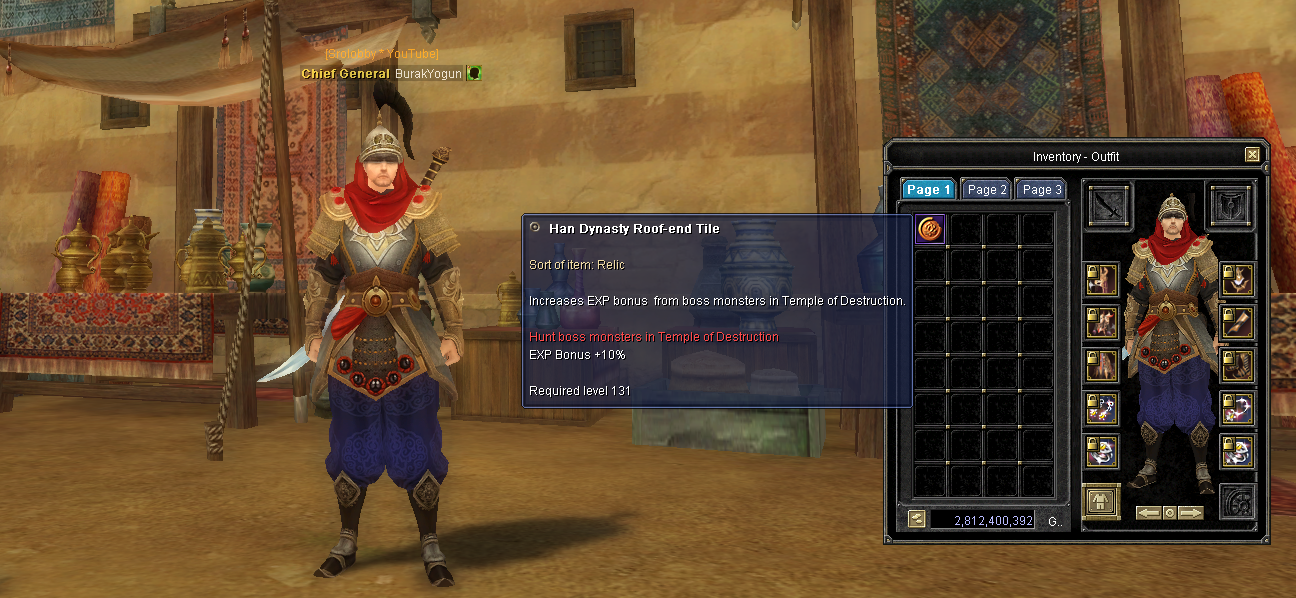Show inventory Page 3
Screen dimensions: 1296x598
pos(1040,189)
